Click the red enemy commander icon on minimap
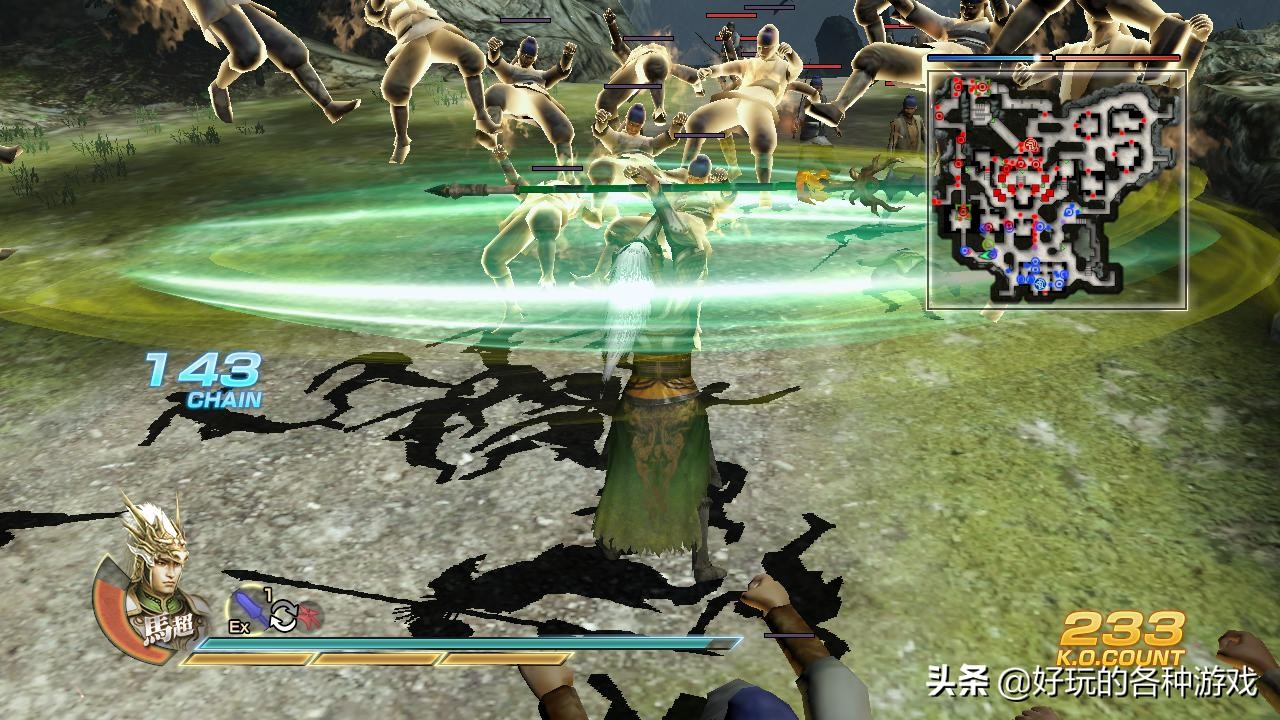 coord(1029,145)
